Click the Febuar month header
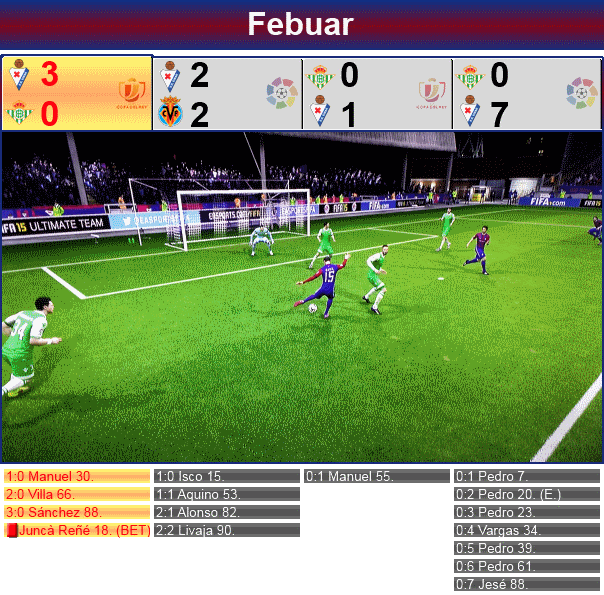Viewport: 604px width, 595px height. click(x=301, y=24)
